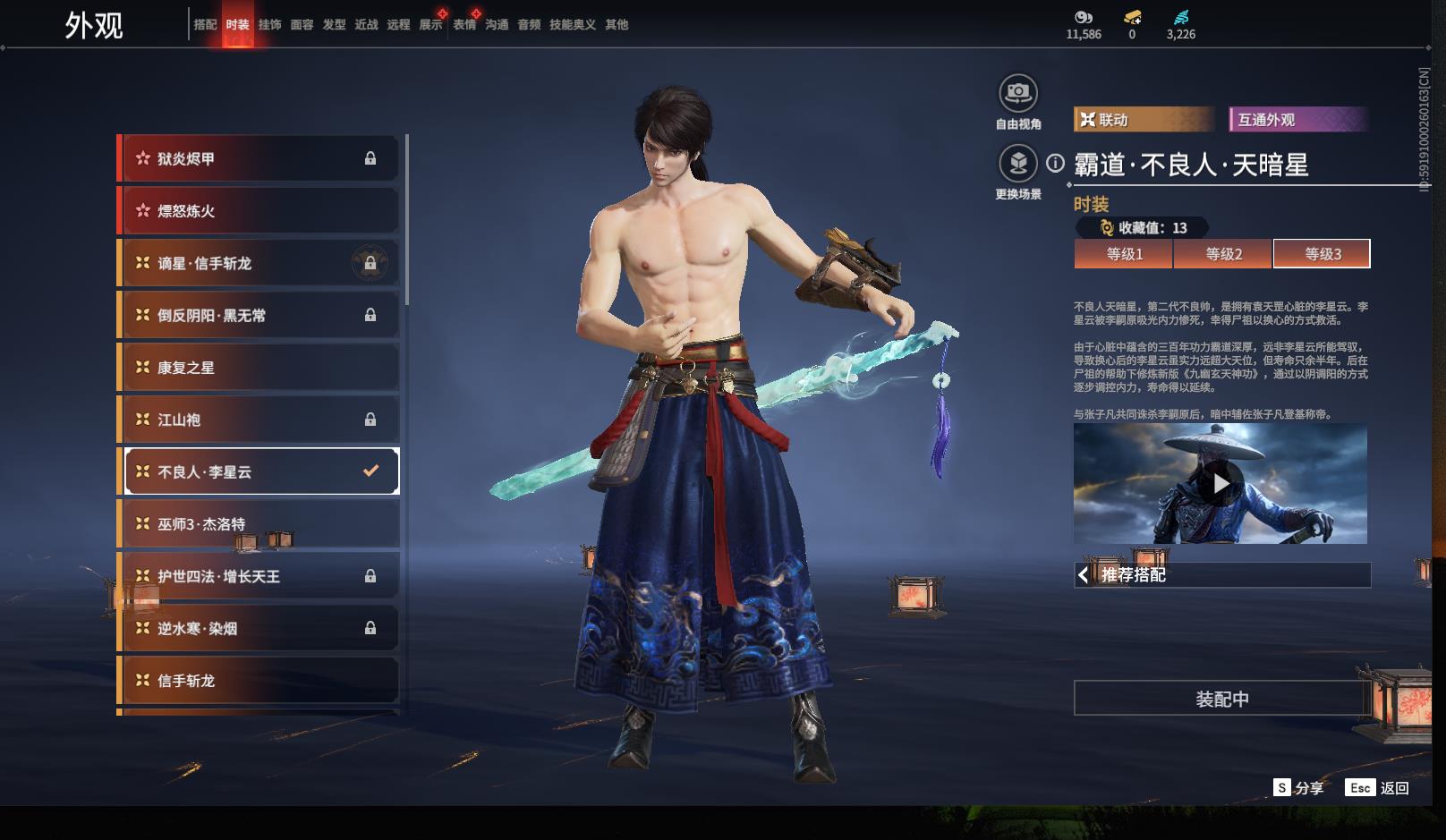Choose the 巫师3·杰洛特 outfit
Image resolution: width=1446 pixels, height=840 pixels.
(x=259, y=524)
